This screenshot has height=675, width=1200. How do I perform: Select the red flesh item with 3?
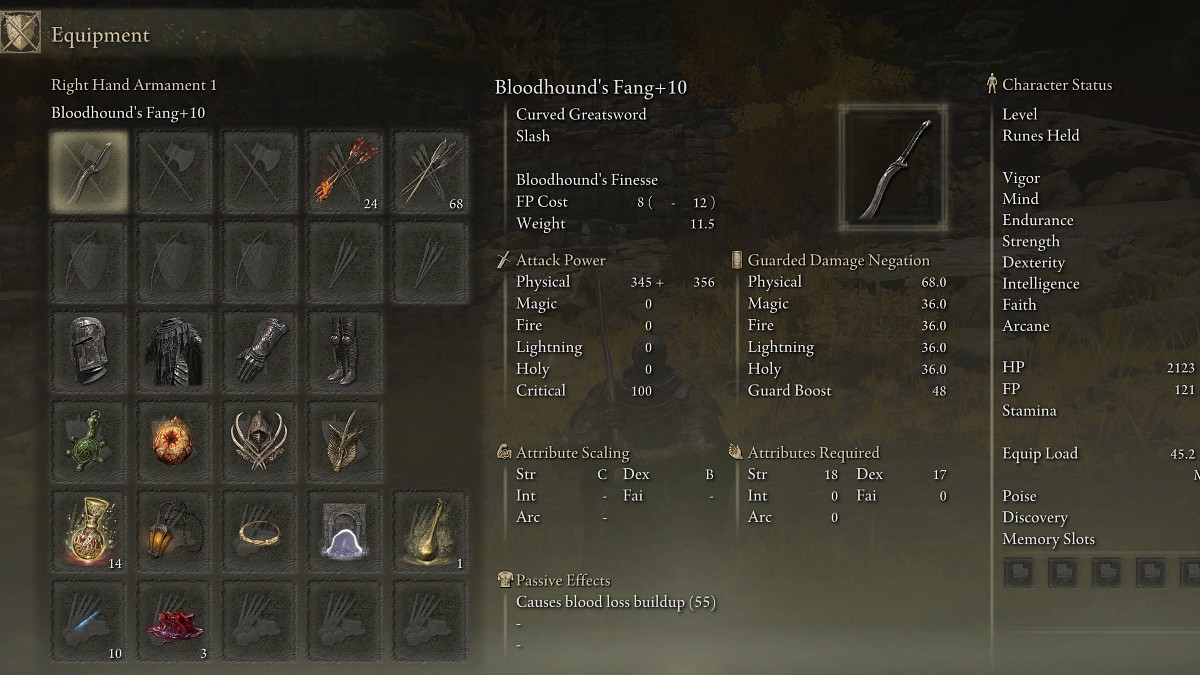[x=174, y=621]
